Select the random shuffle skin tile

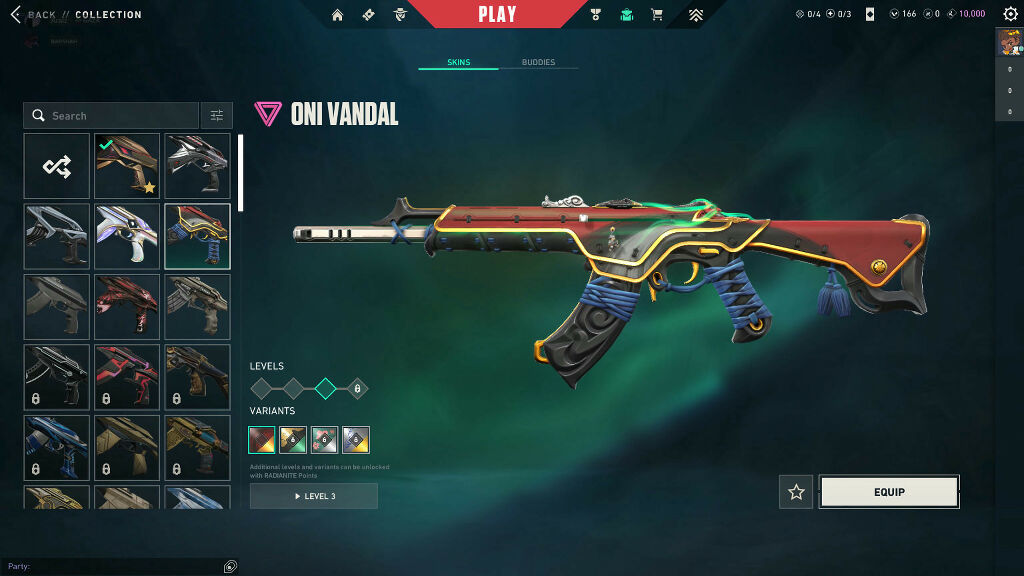[57, 166]
